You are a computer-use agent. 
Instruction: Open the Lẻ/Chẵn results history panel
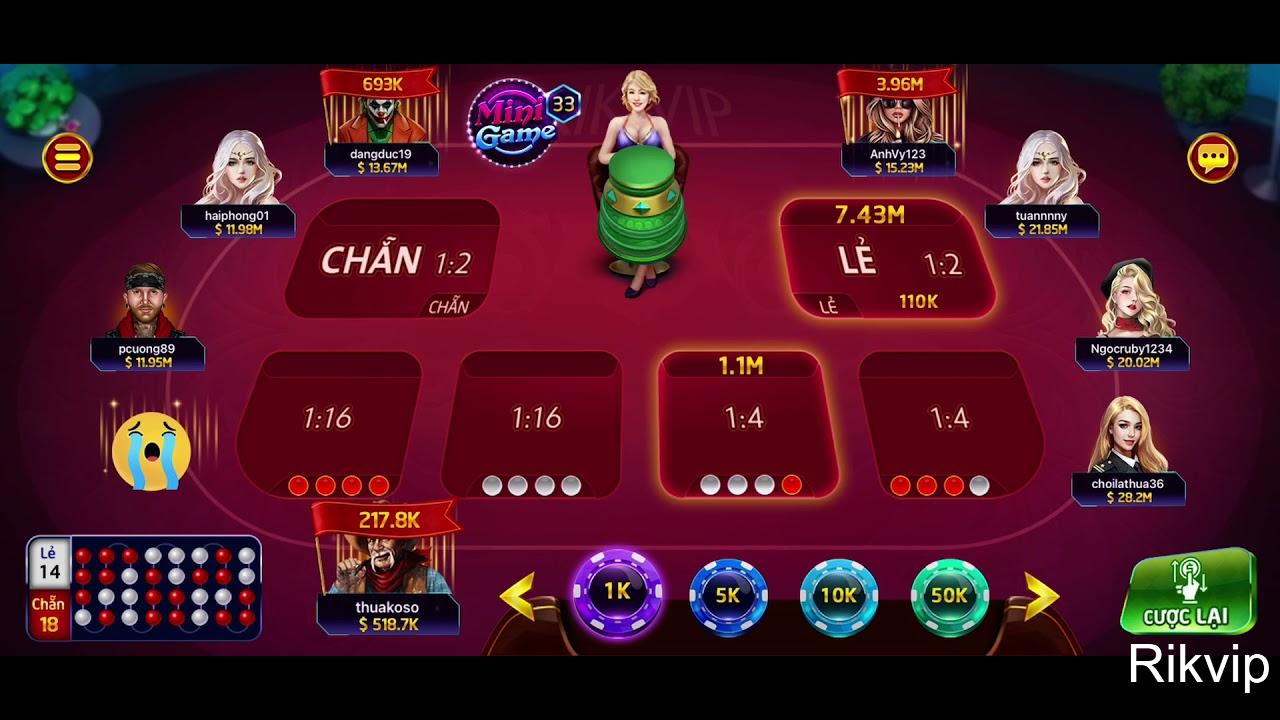[x=145, y=587]
